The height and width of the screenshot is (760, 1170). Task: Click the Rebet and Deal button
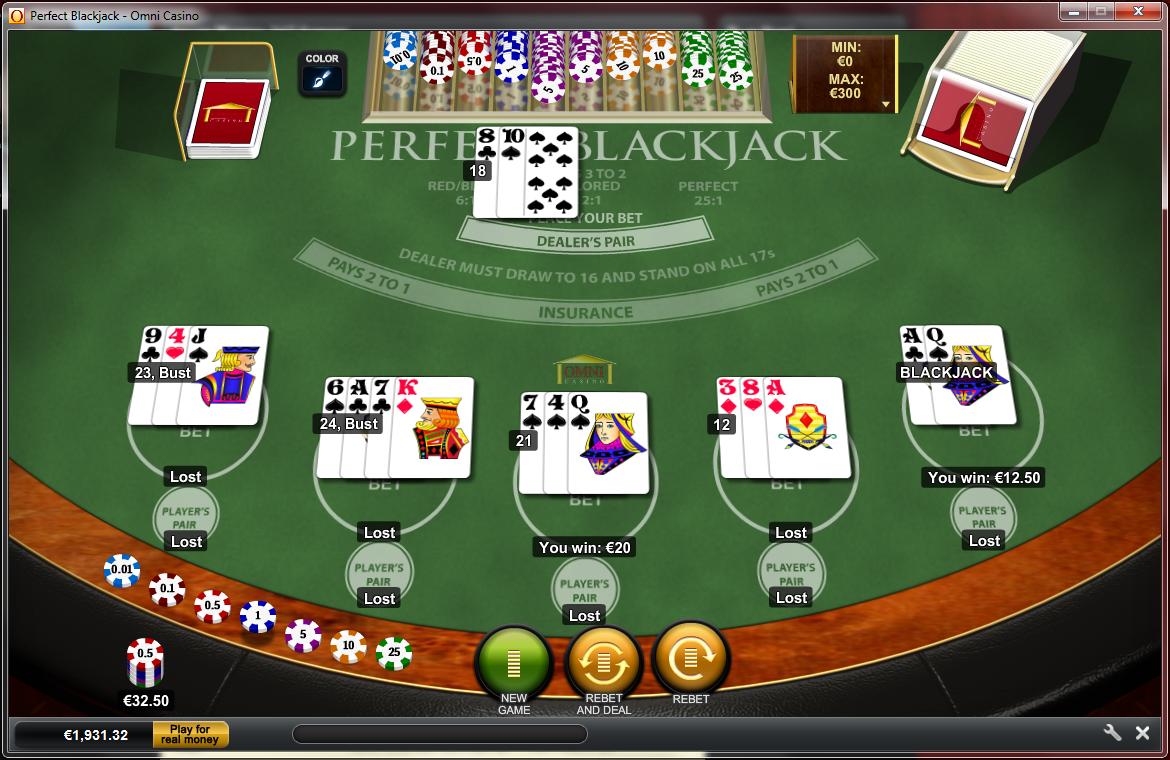point(603,661)
